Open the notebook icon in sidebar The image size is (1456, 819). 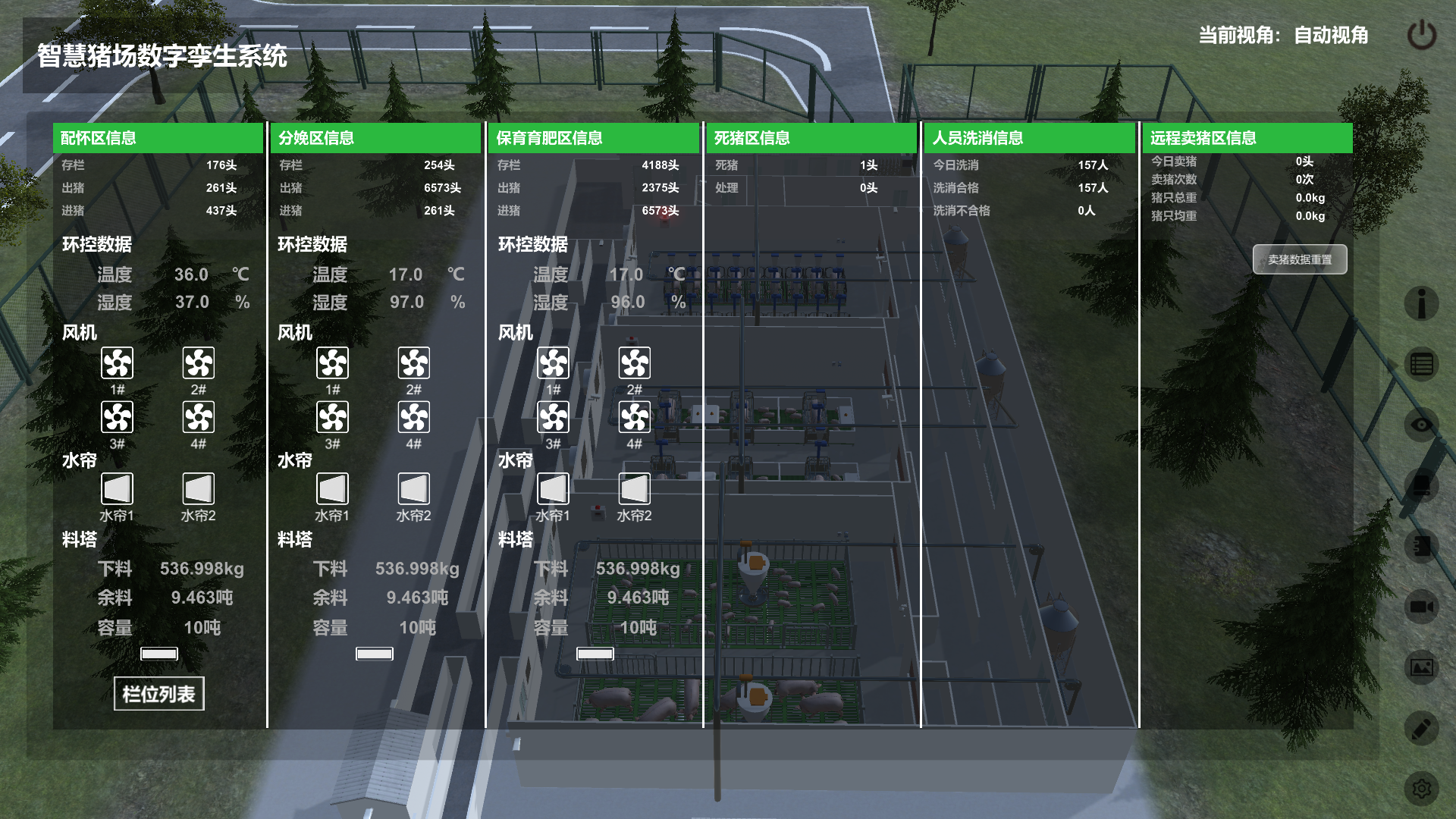pos(1421,546)
